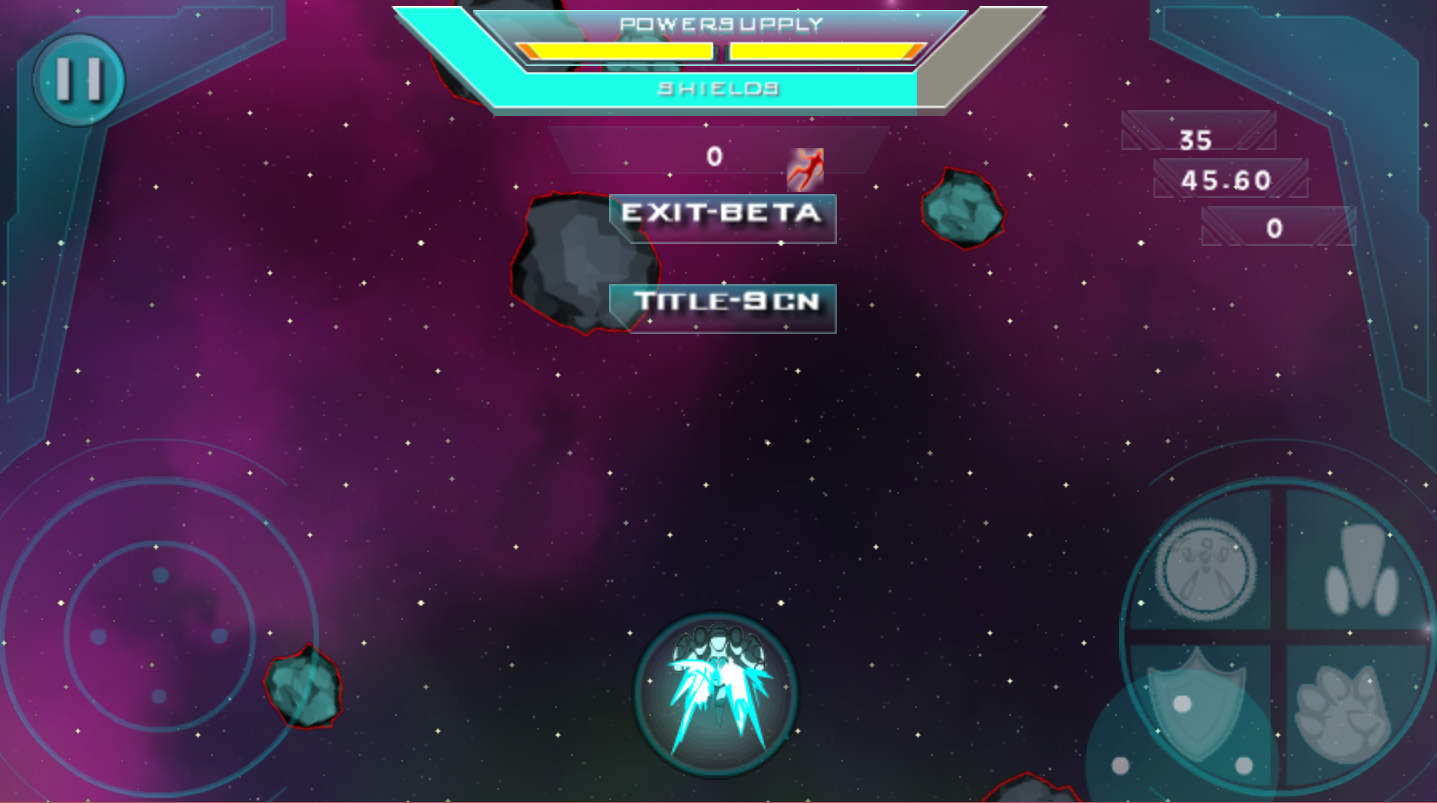Image resolution: width=1437 pixels, height=803 pixels.
Task: Click the EXIT-BETA button
Action: (x=722, y=215)
